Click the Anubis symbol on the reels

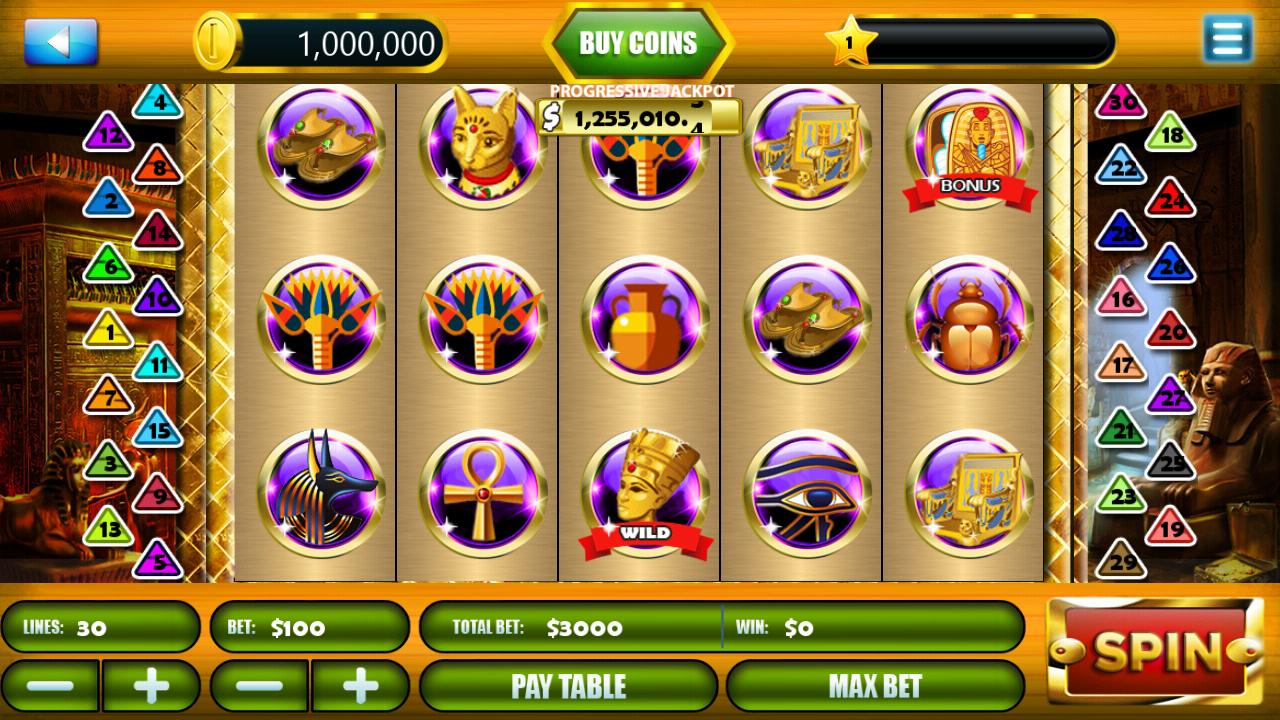tap(318, 490)
